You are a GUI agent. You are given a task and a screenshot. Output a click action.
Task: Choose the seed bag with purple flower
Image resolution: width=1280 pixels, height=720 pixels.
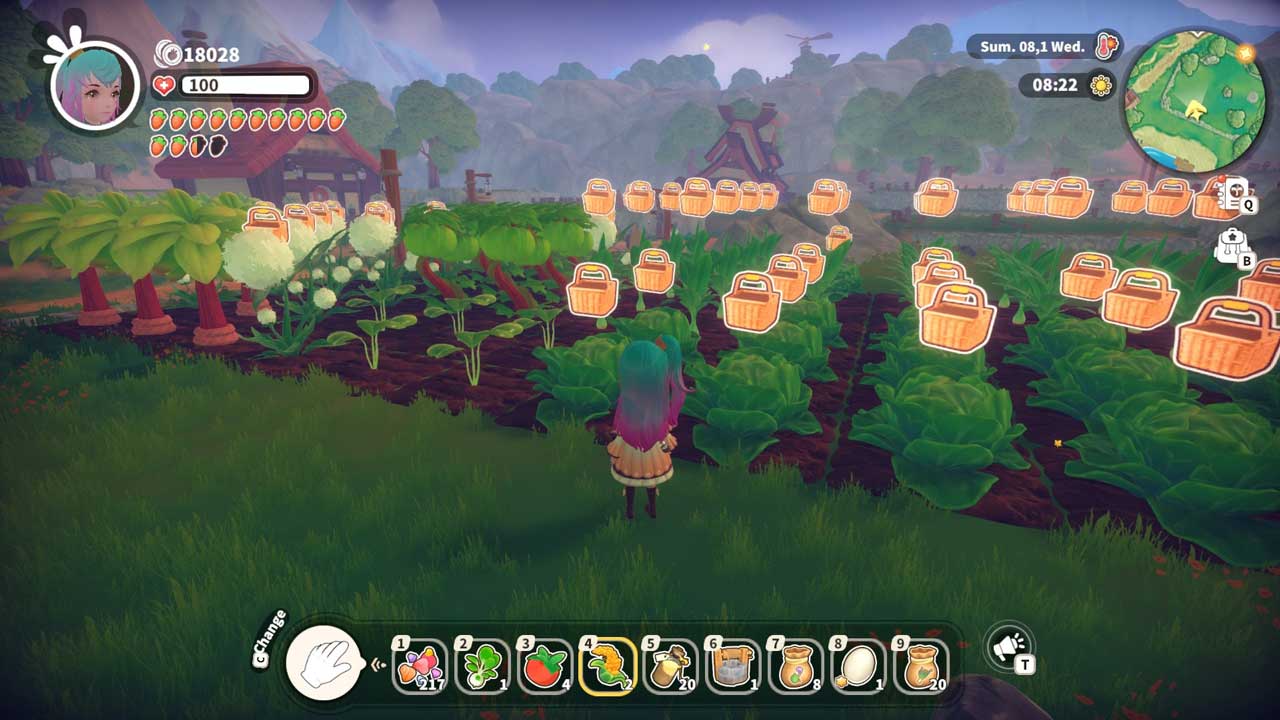794,667
